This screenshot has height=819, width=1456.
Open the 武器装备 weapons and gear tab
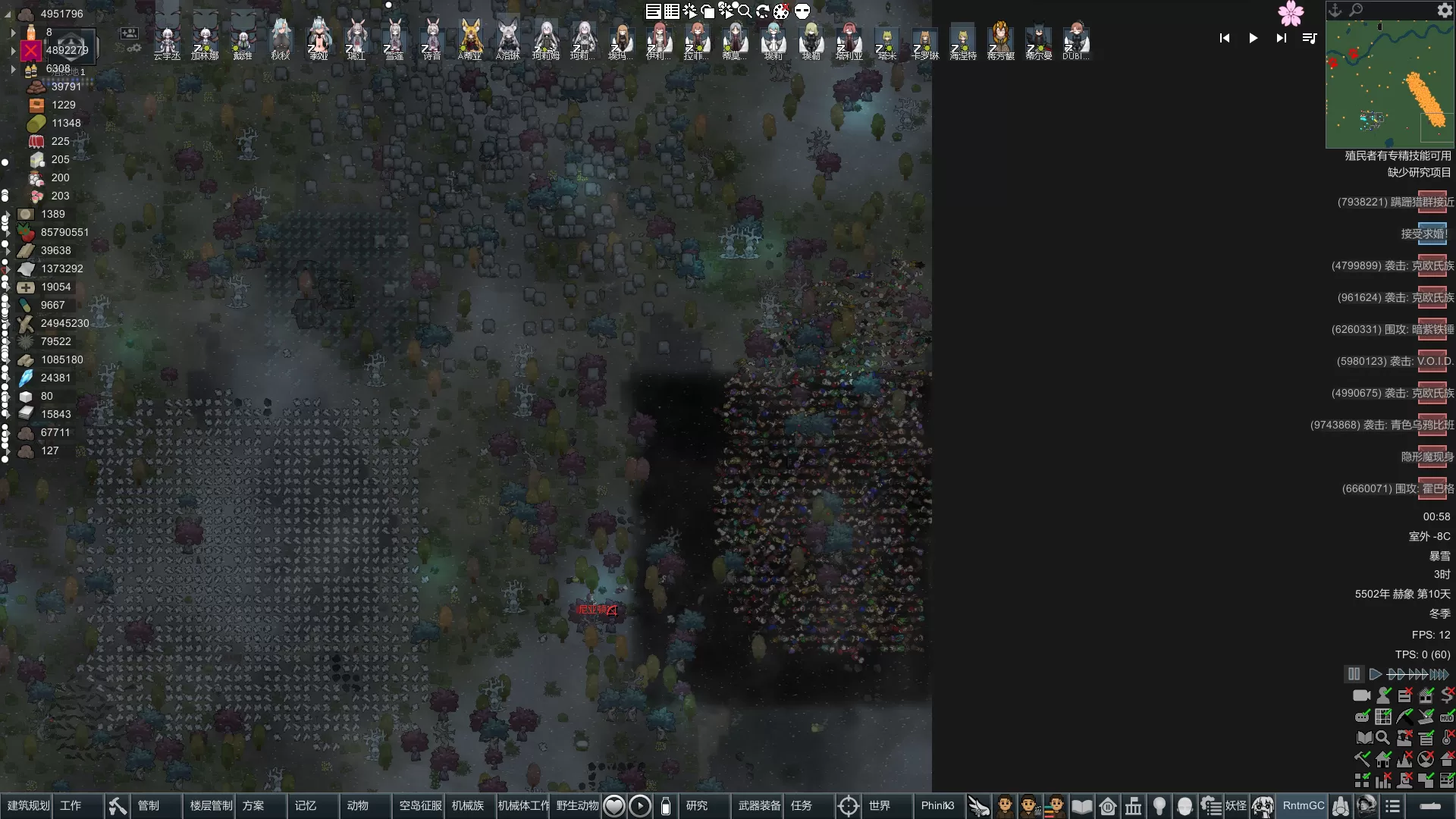tap(759, 806)
